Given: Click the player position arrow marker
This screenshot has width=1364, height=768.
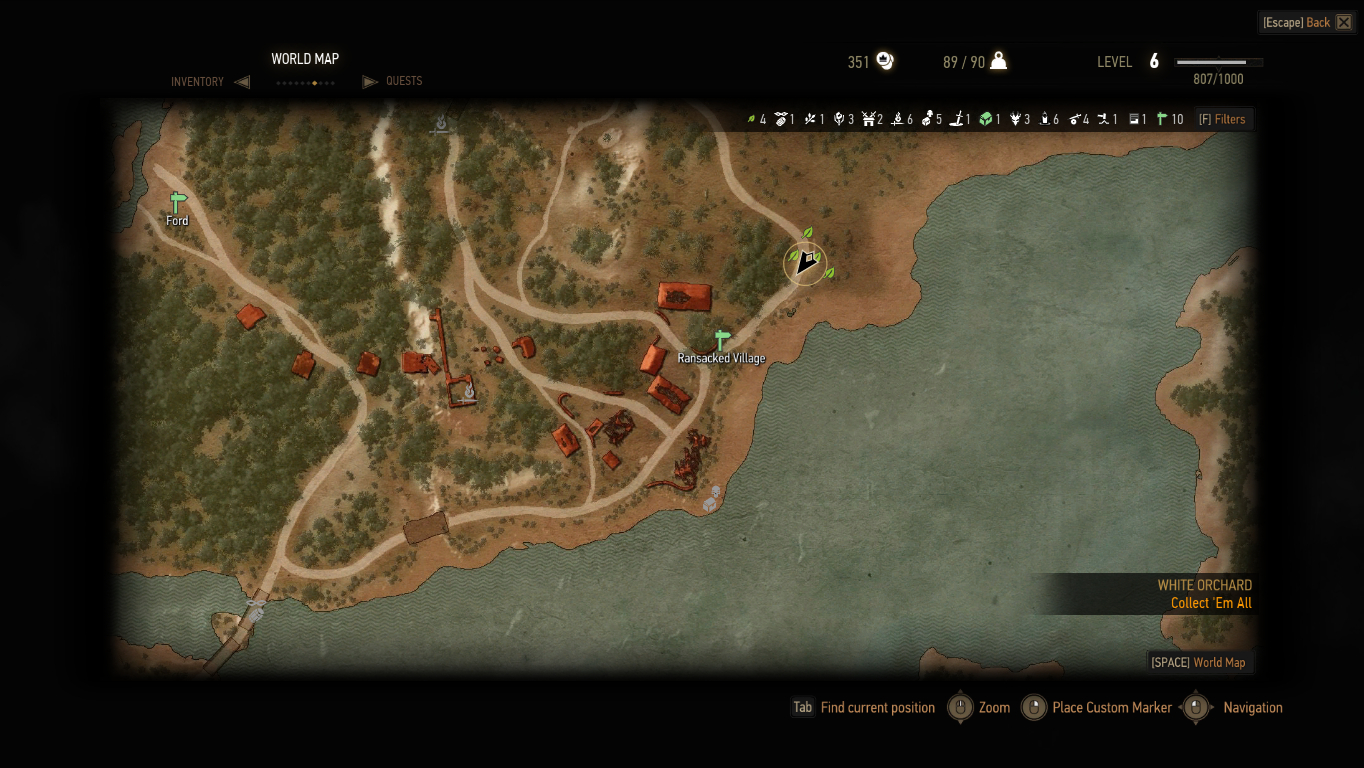Looking at the screenshot, I should (805, 263).
